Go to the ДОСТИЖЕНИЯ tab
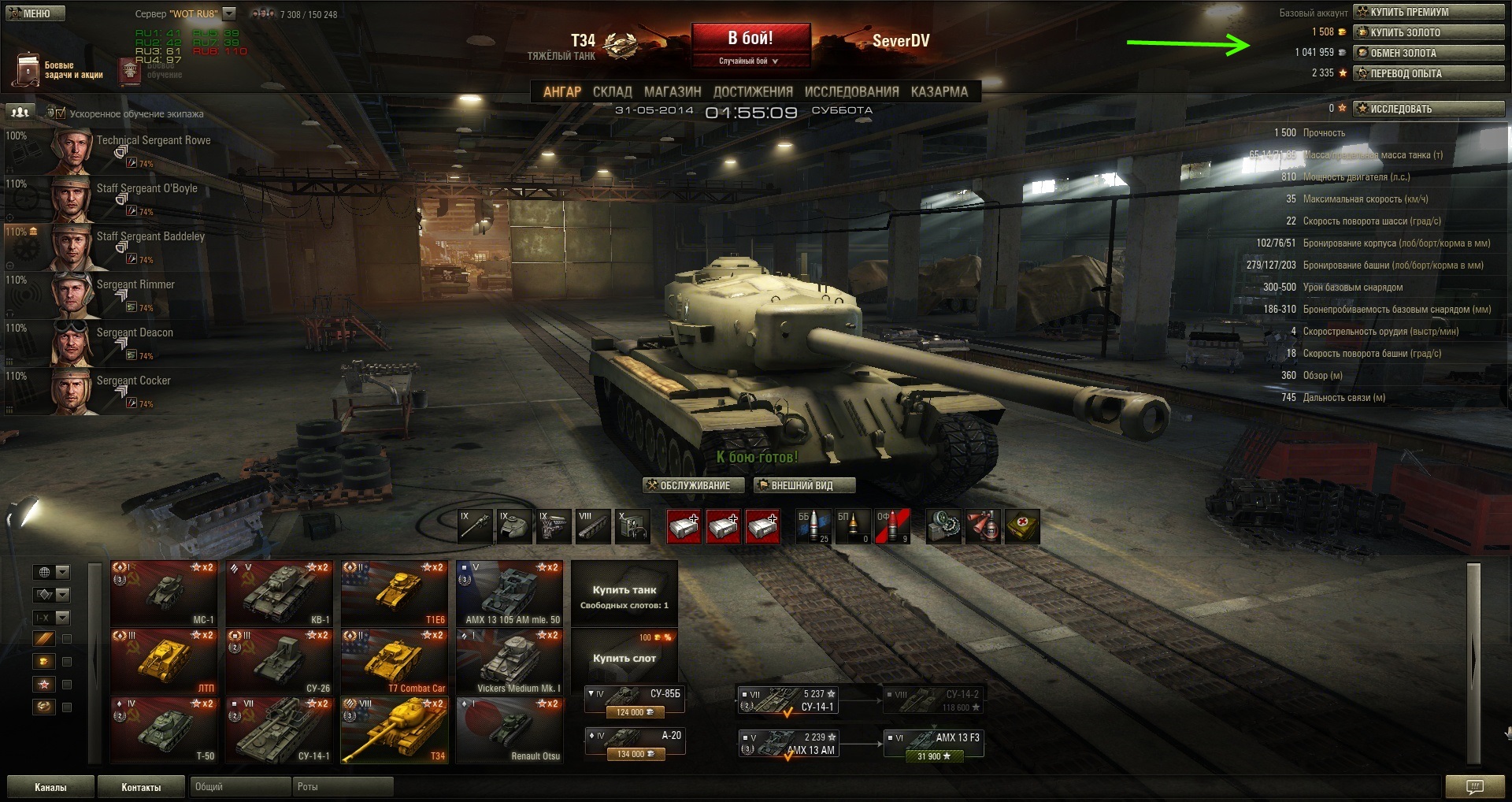 point(753,91)
